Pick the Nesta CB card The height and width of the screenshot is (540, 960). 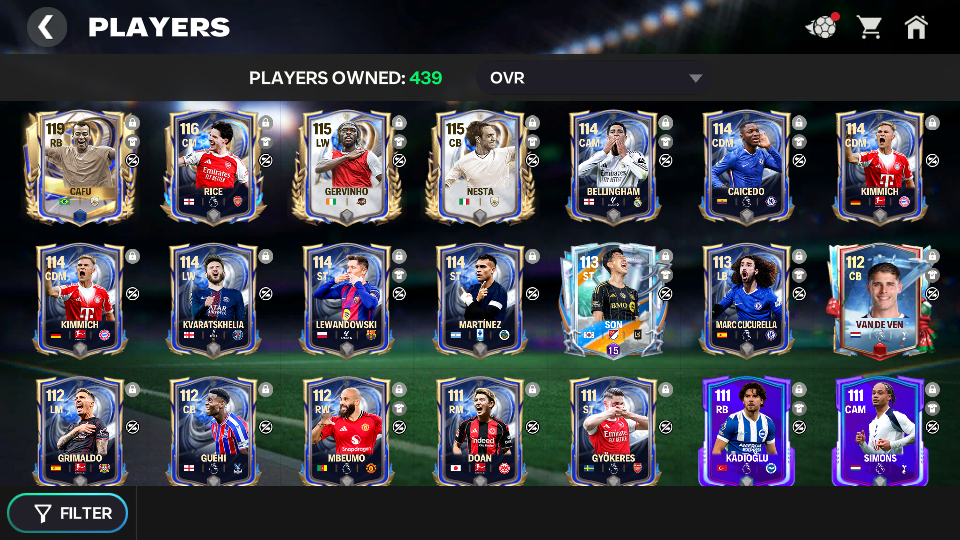(x=479, y=165)
